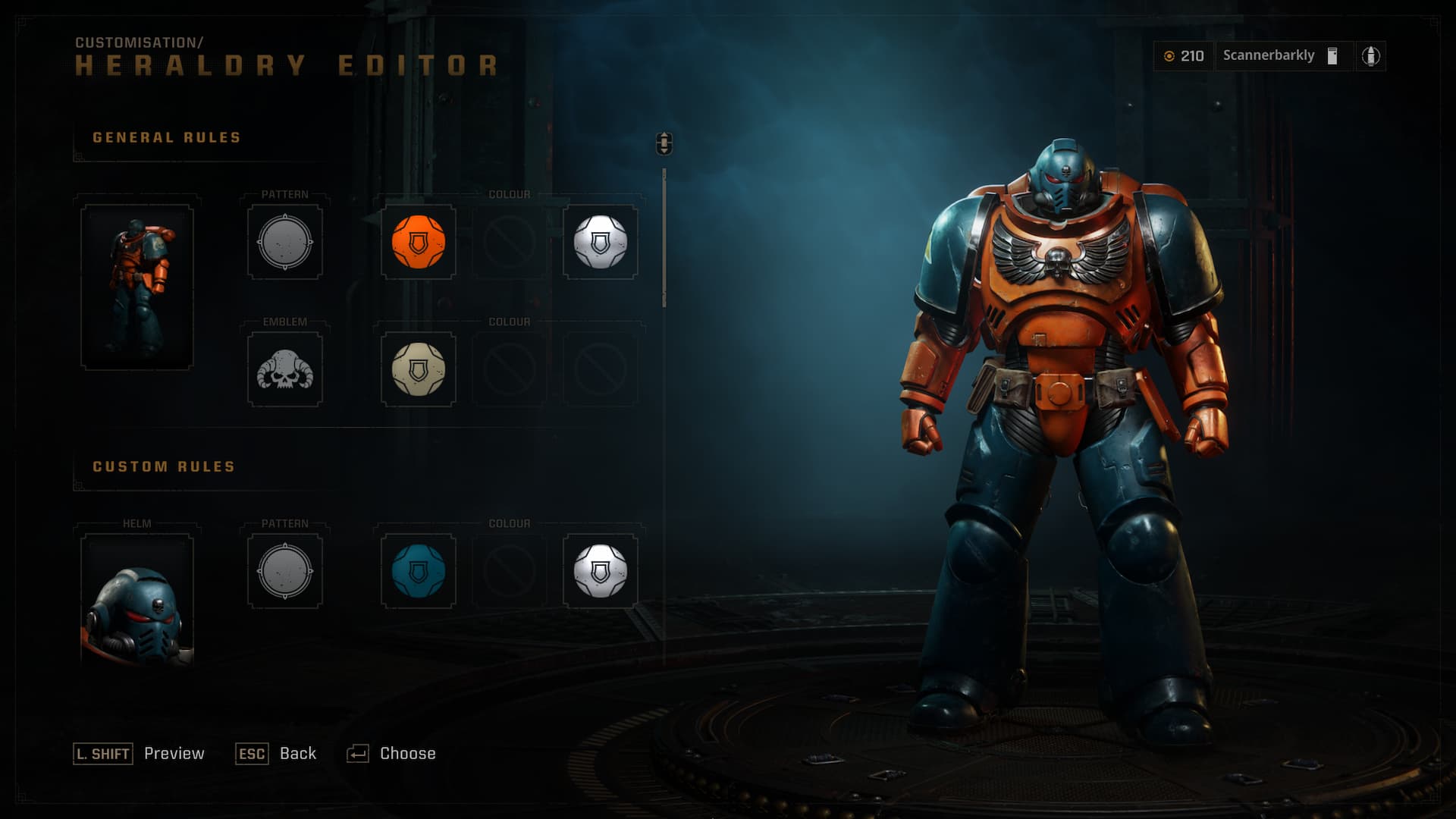Click the rules list scrollbar handle
This screenshot has height=819, width=1456.
pyautogui.click(x=664, y=143)
